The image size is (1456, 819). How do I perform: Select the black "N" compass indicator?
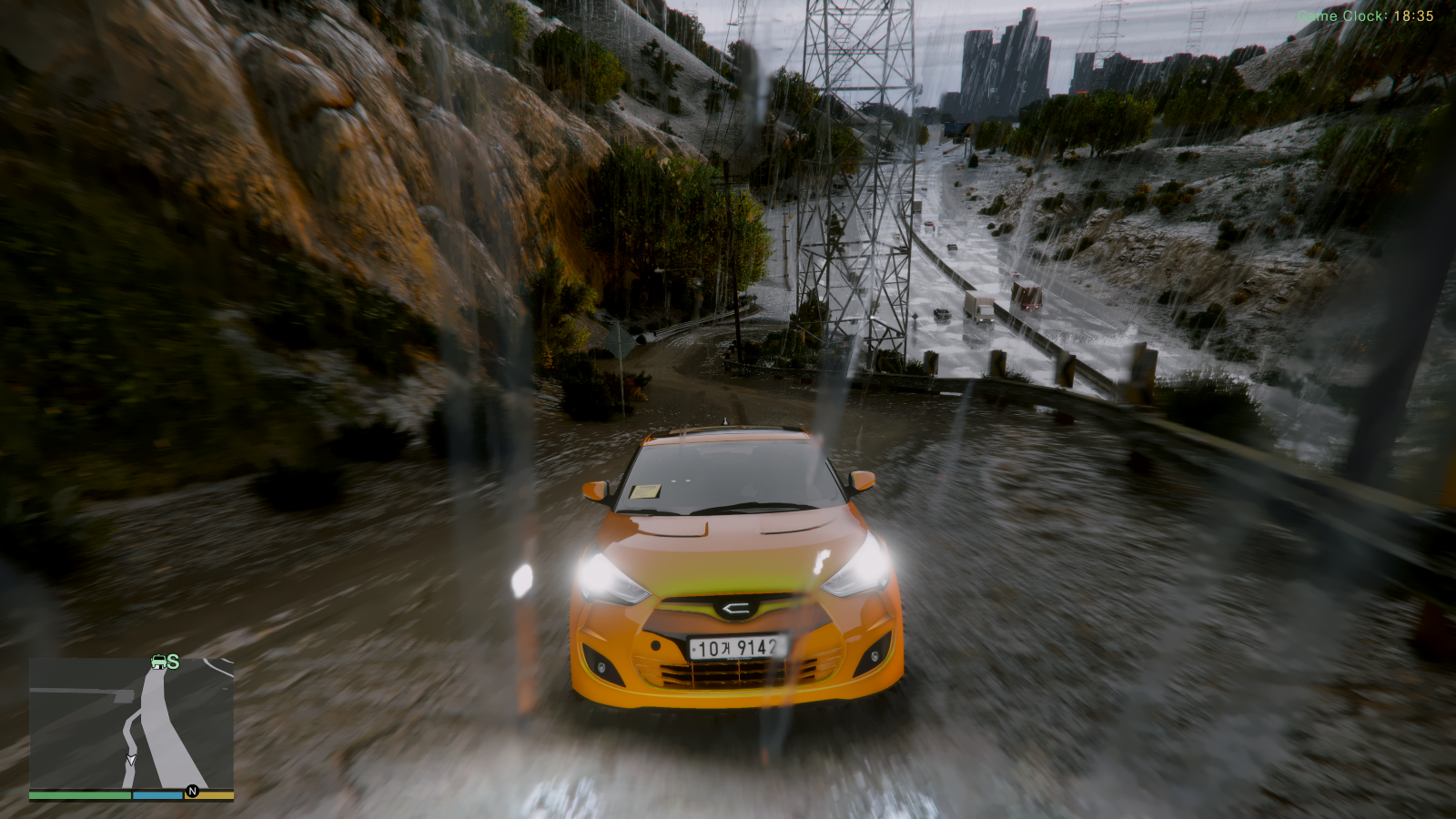[192, 791]
